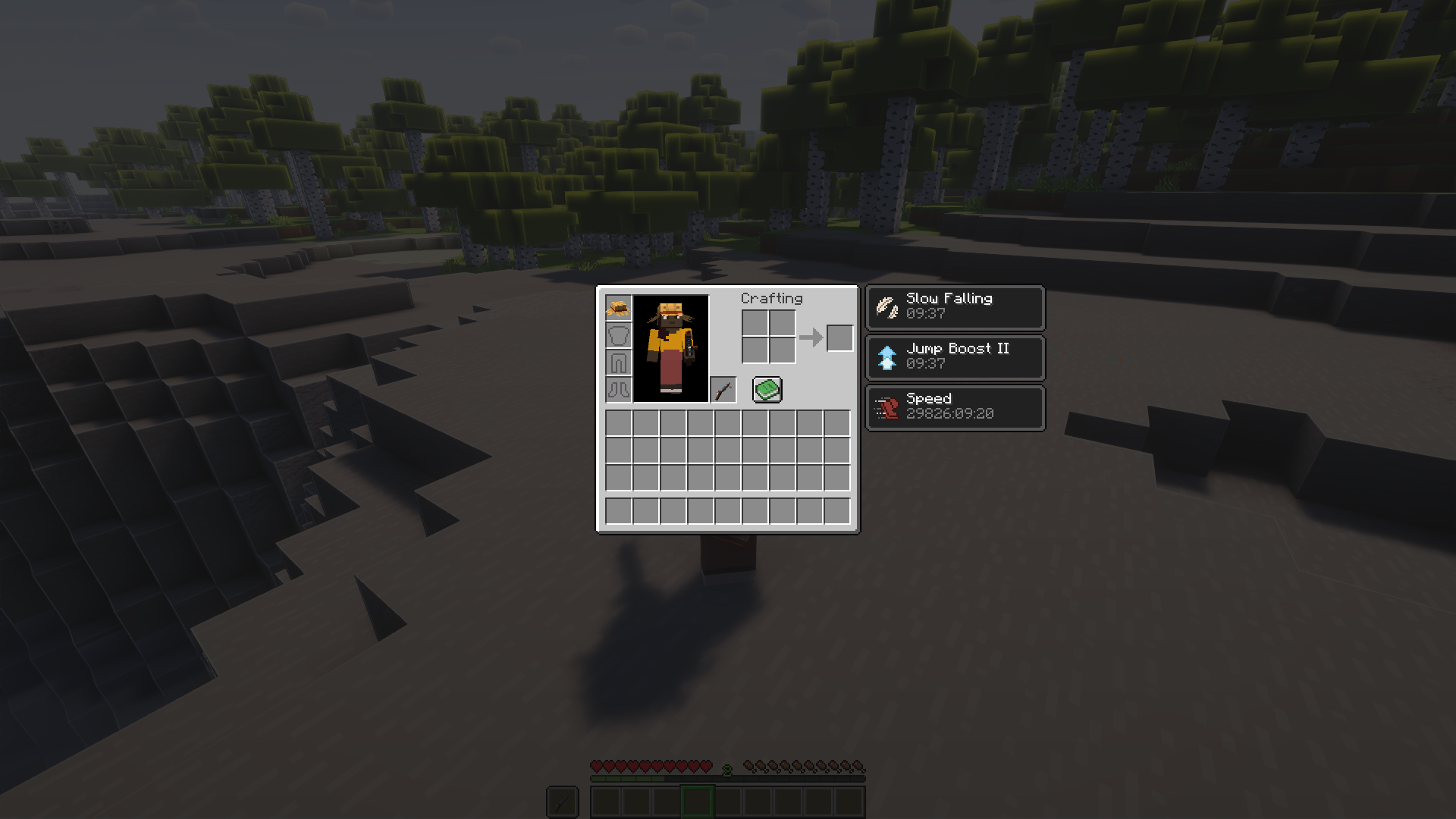Pick up the rifle from the offhand slot
Viewport: 1456px width, 819px height.
[x=724, y=388]
